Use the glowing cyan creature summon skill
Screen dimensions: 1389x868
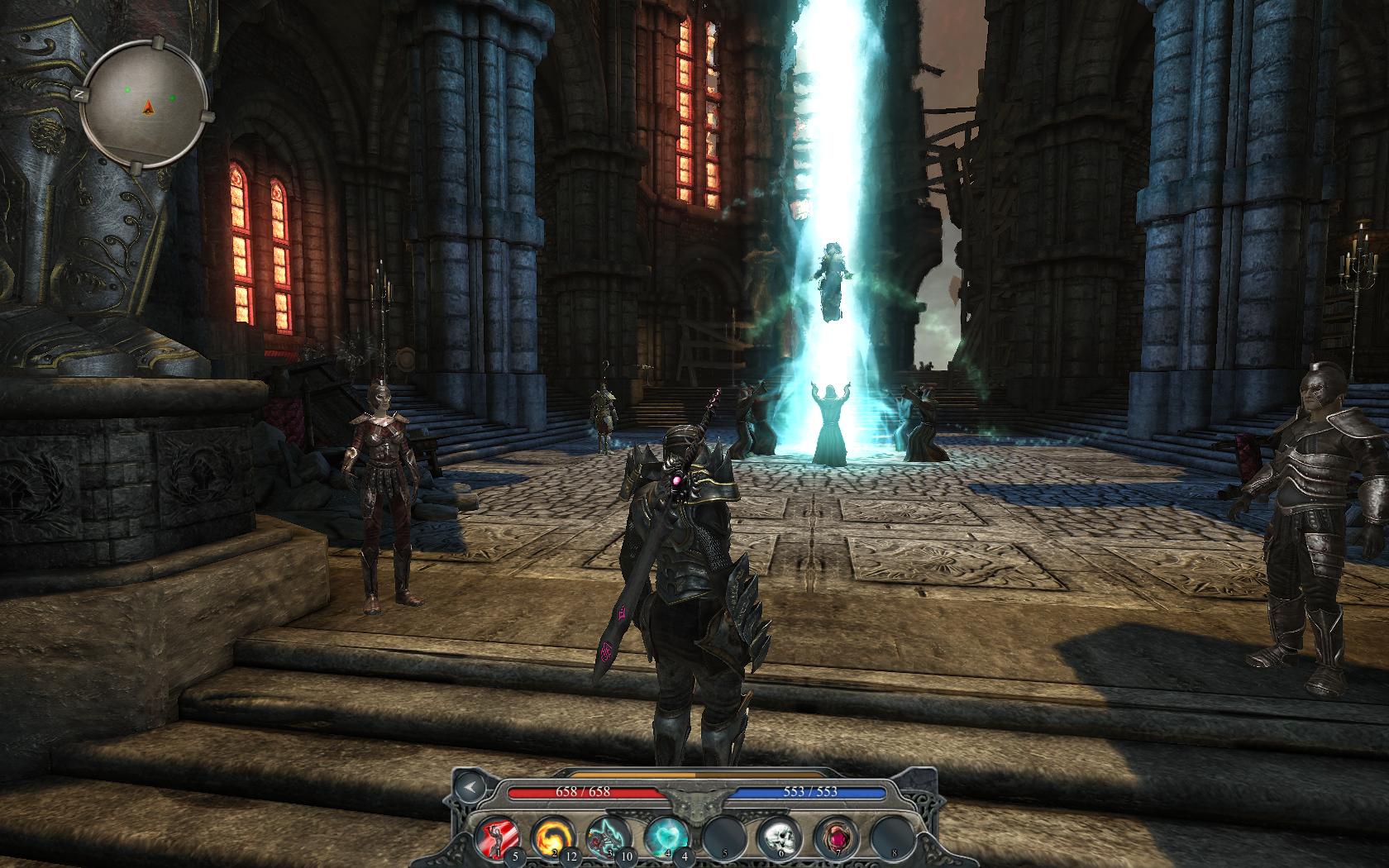605,835
